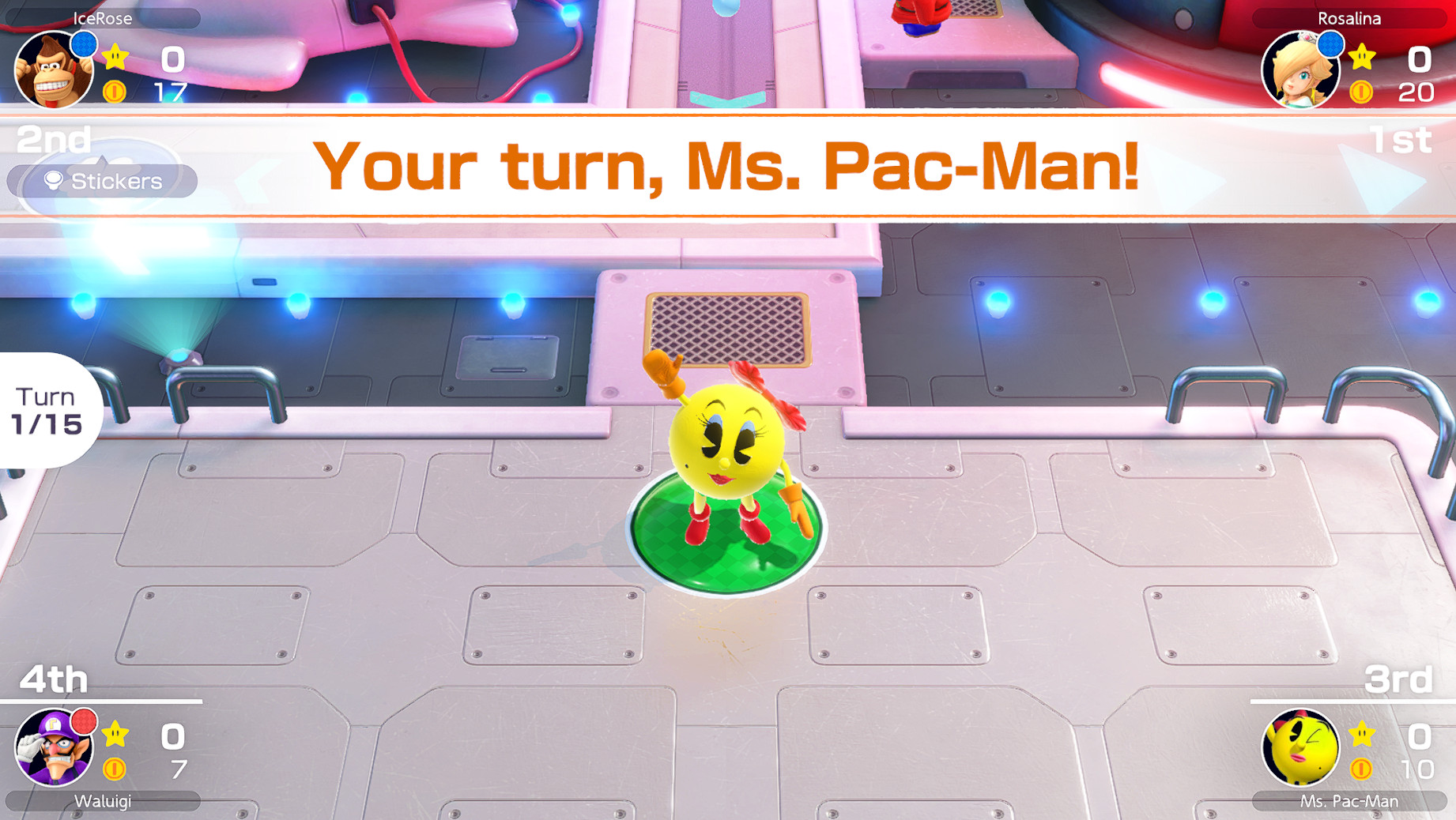Expand the Turn 1/15 counter panel
Image resolution: width=1456 pixels, height=820 pixels.
point(47,409)
